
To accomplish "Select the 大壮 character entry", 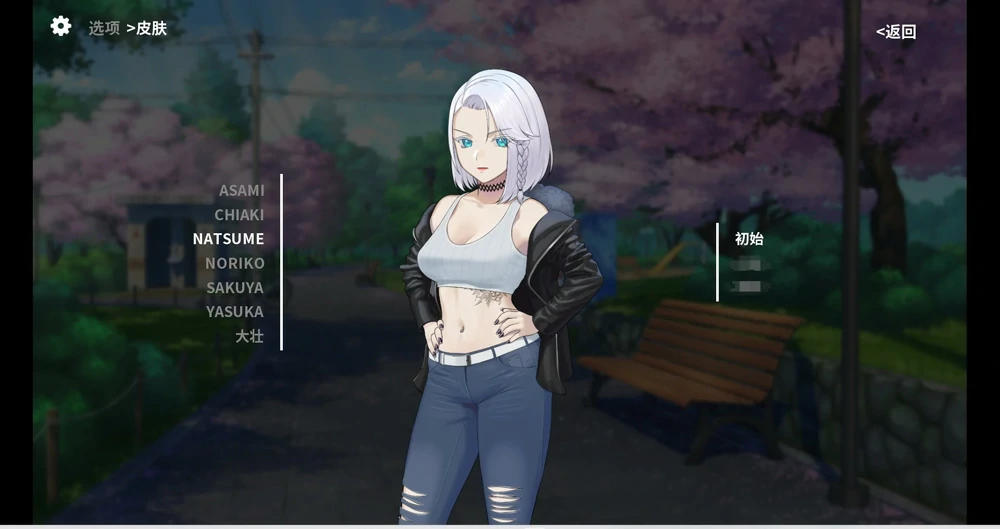I will 249,336.
